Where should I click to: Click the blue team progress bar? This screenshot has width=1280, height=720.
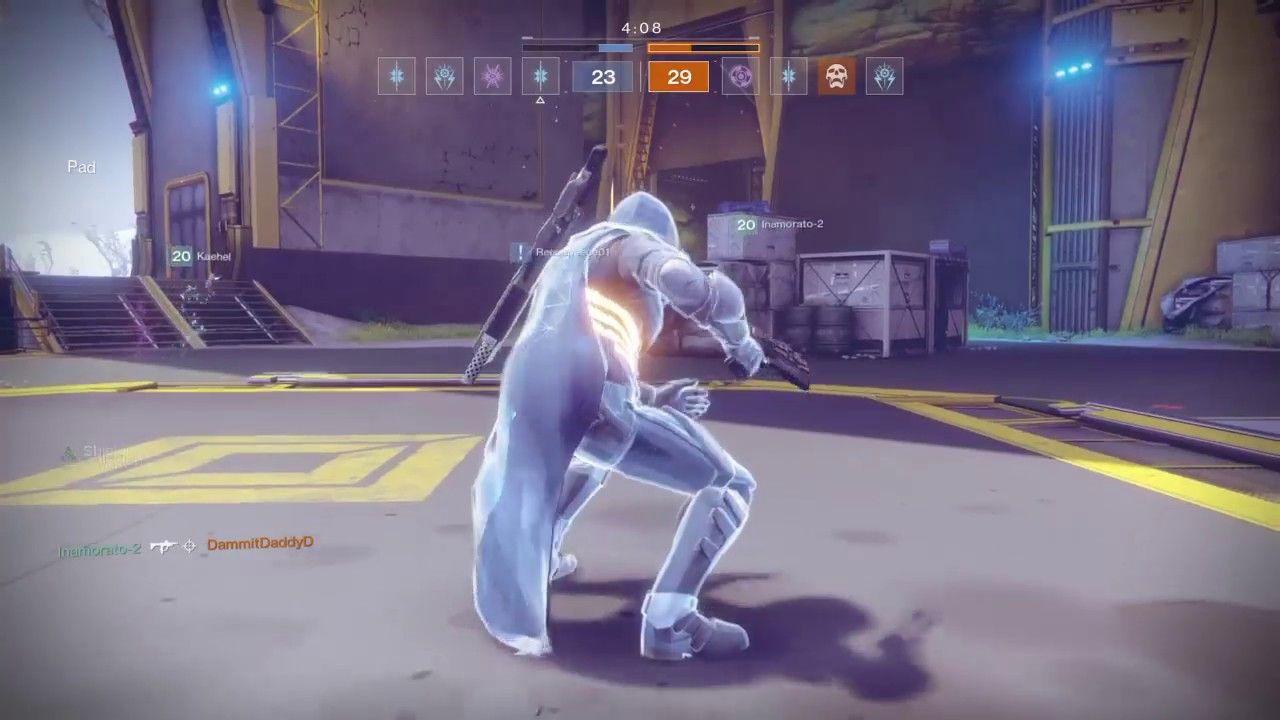[582, 45]
